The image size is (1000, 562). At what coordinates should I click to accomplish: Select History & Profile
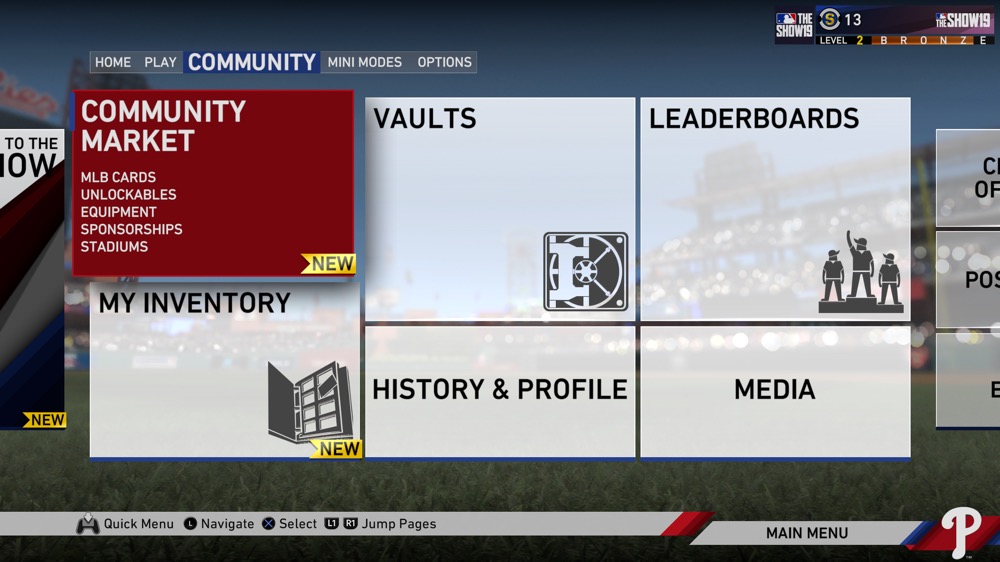pos(500,390)
